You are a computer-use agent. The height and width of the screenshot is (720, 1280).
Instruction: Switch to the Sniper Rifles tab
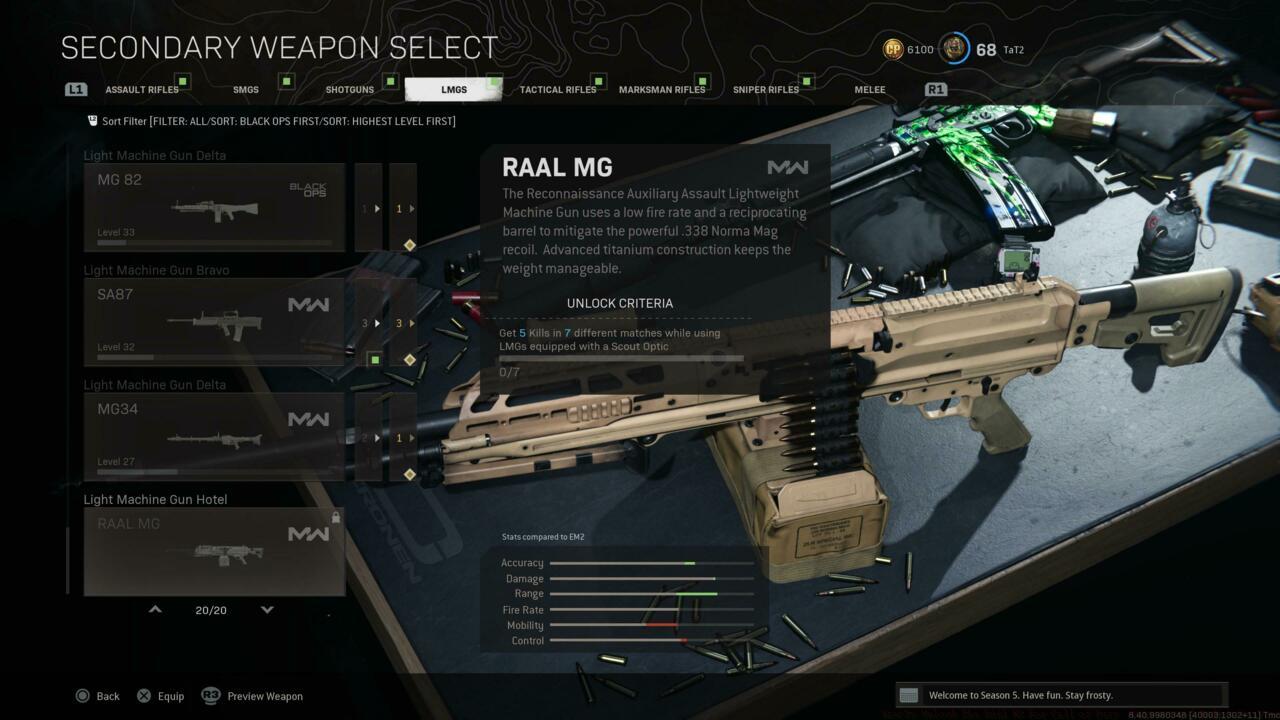pyautogui.click(x=766, y=89)
